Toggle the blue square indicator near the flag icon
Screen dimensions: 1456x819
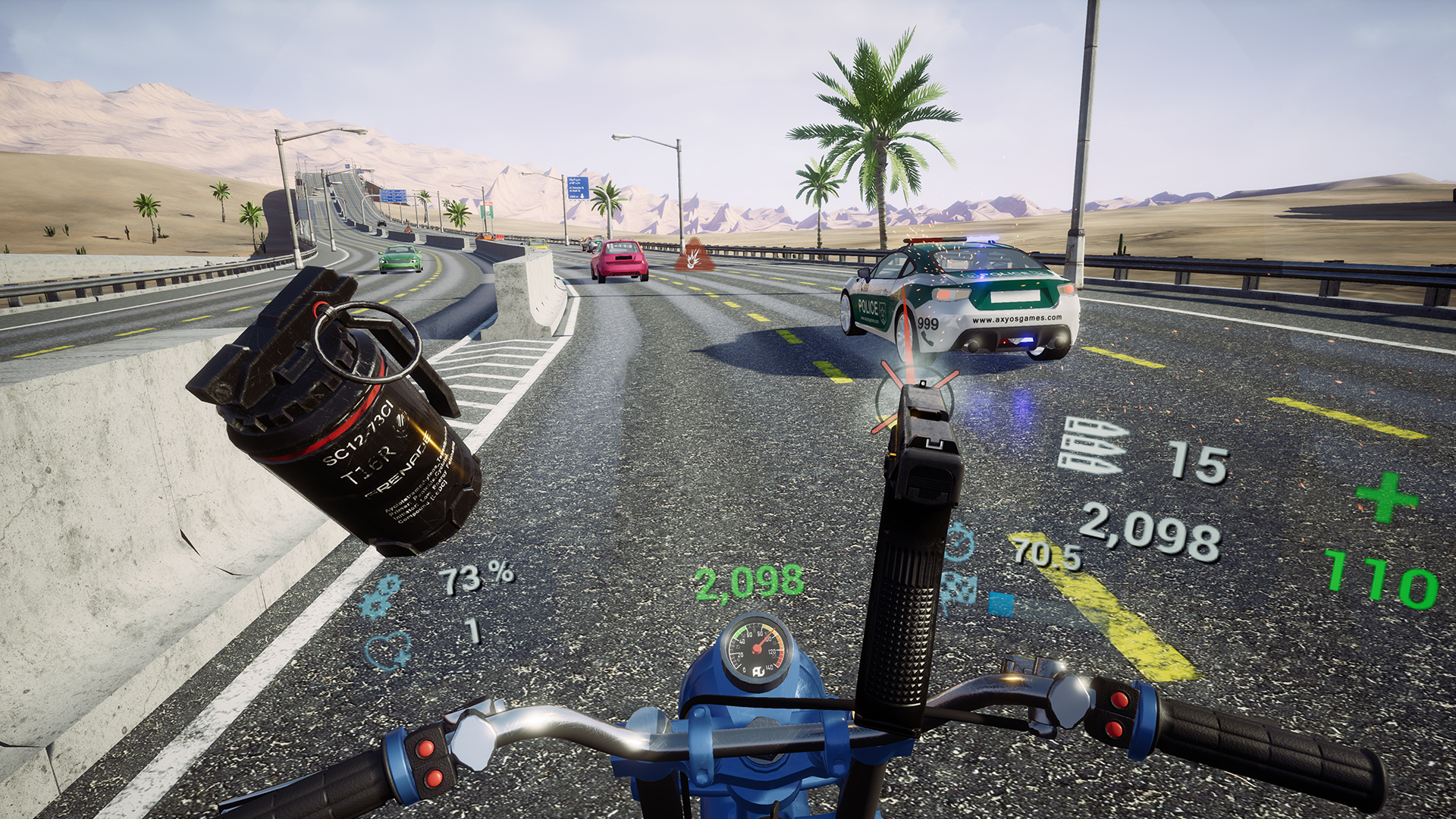[1001, 604]
